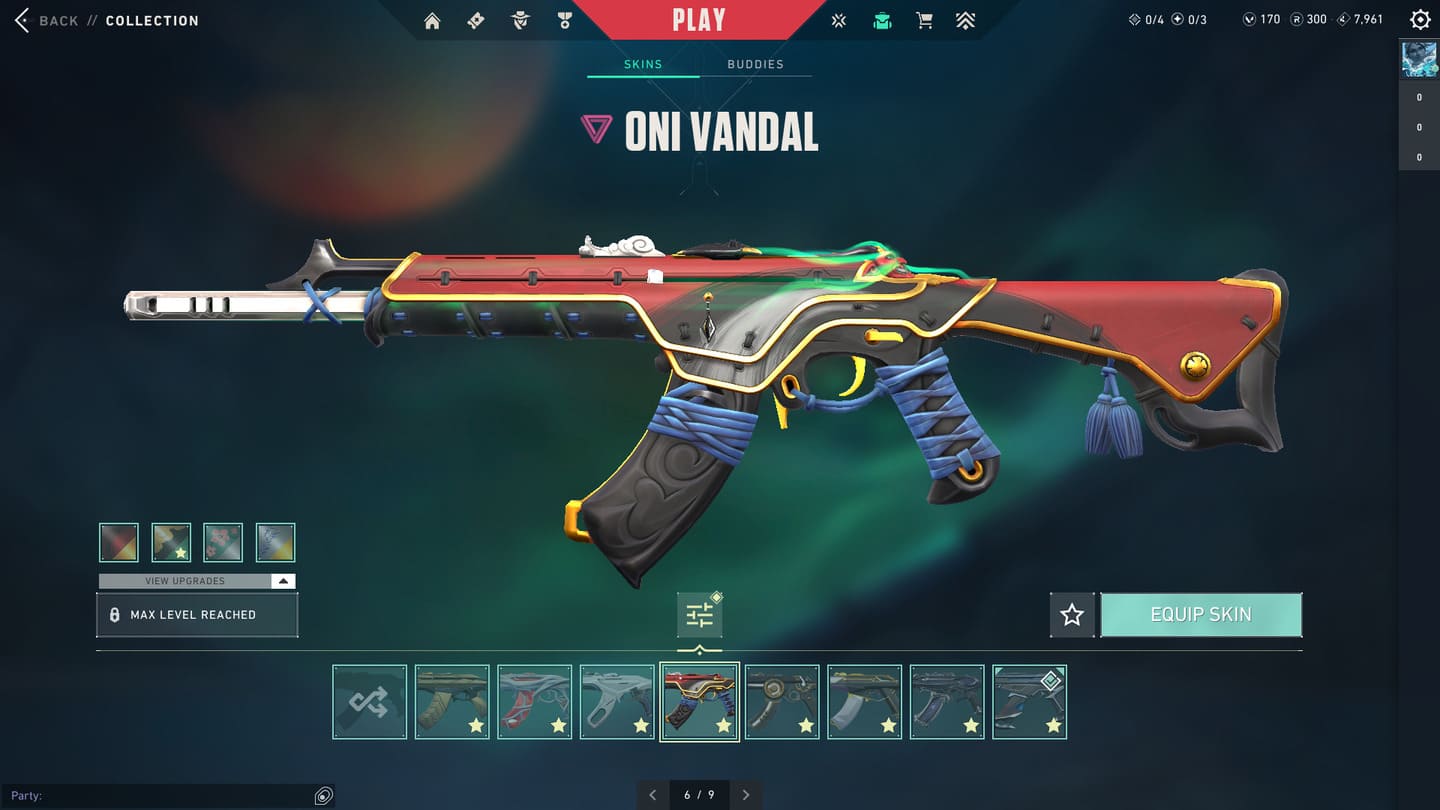Open the shopping cart store icon
Image resolution: width=1440 pixels, height=810 pixels.
(924, 20)
